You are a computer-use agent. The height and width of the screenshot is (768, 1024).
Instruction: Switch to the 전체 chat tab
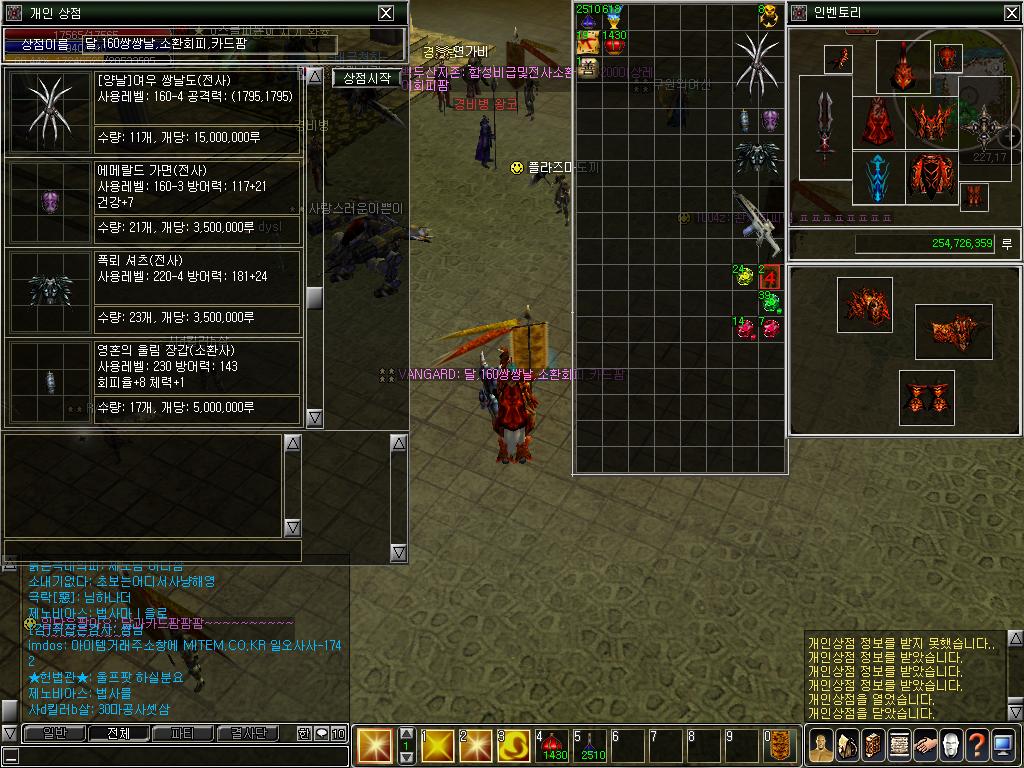[119, 733]
